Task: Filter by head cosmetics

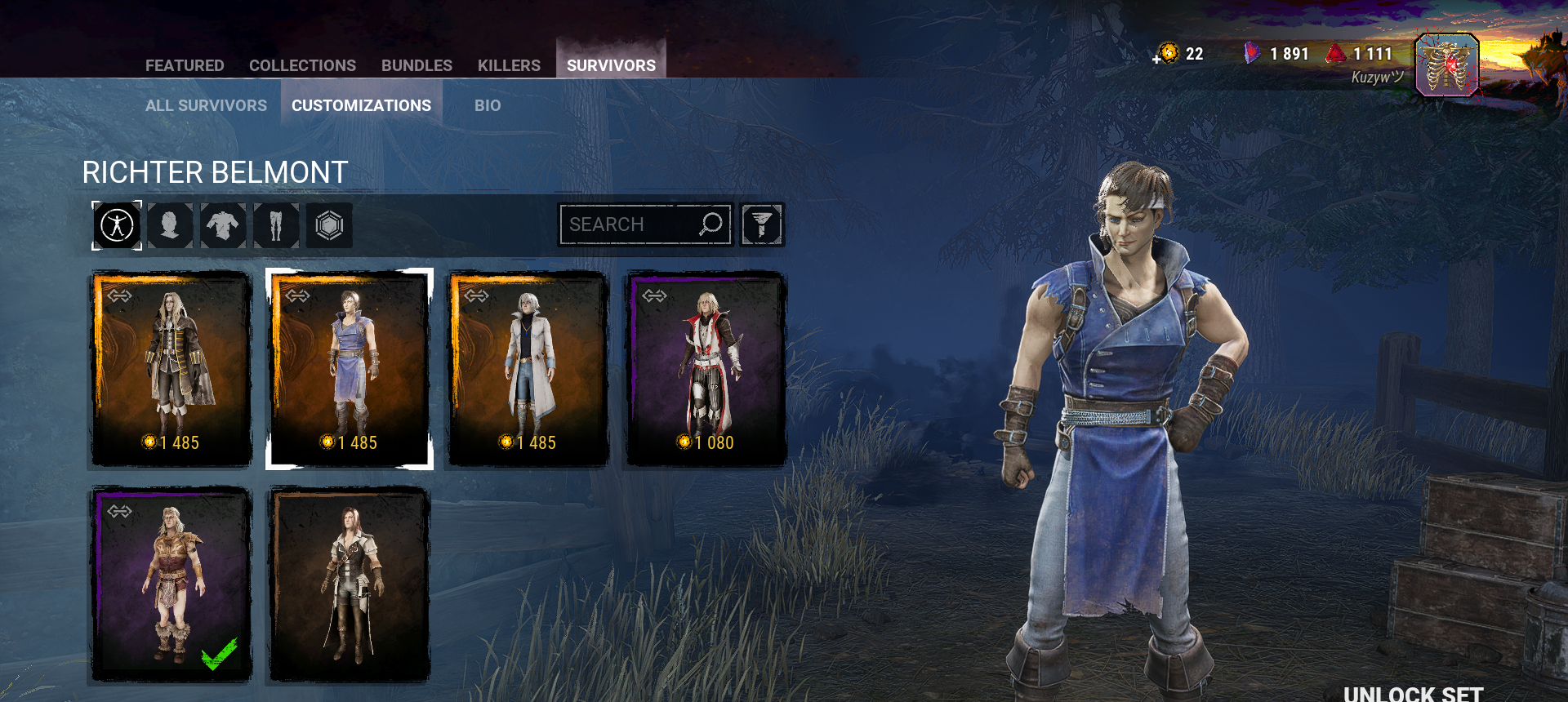Action: [170, 225]
